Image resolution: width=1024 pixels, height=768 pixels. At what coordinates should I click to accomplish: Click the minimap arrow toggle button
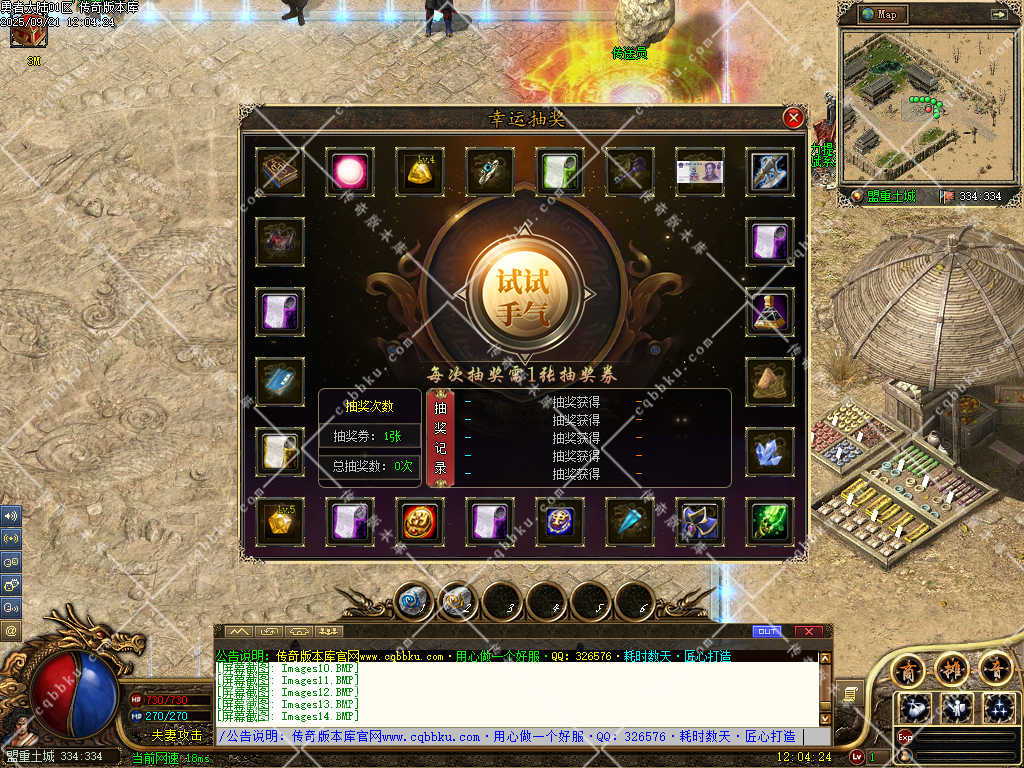click(998, 14)
